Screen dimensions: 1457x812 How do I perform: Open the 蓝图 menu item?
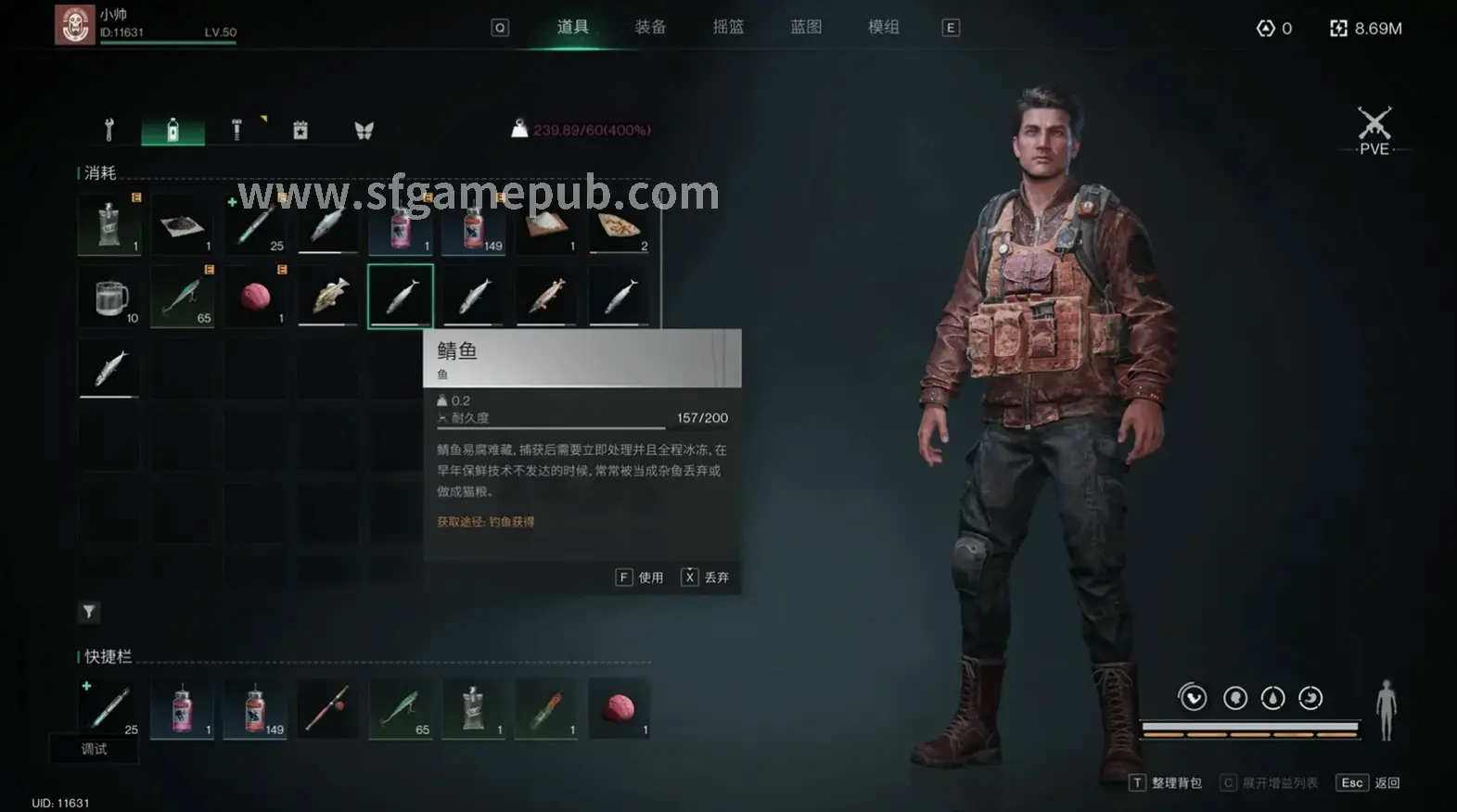point(805,27)
